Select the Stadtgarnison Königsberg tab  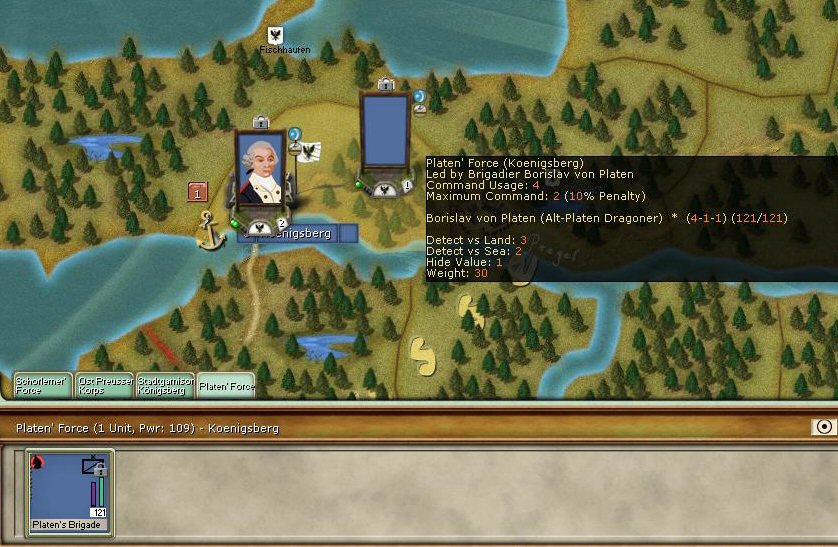165,385
